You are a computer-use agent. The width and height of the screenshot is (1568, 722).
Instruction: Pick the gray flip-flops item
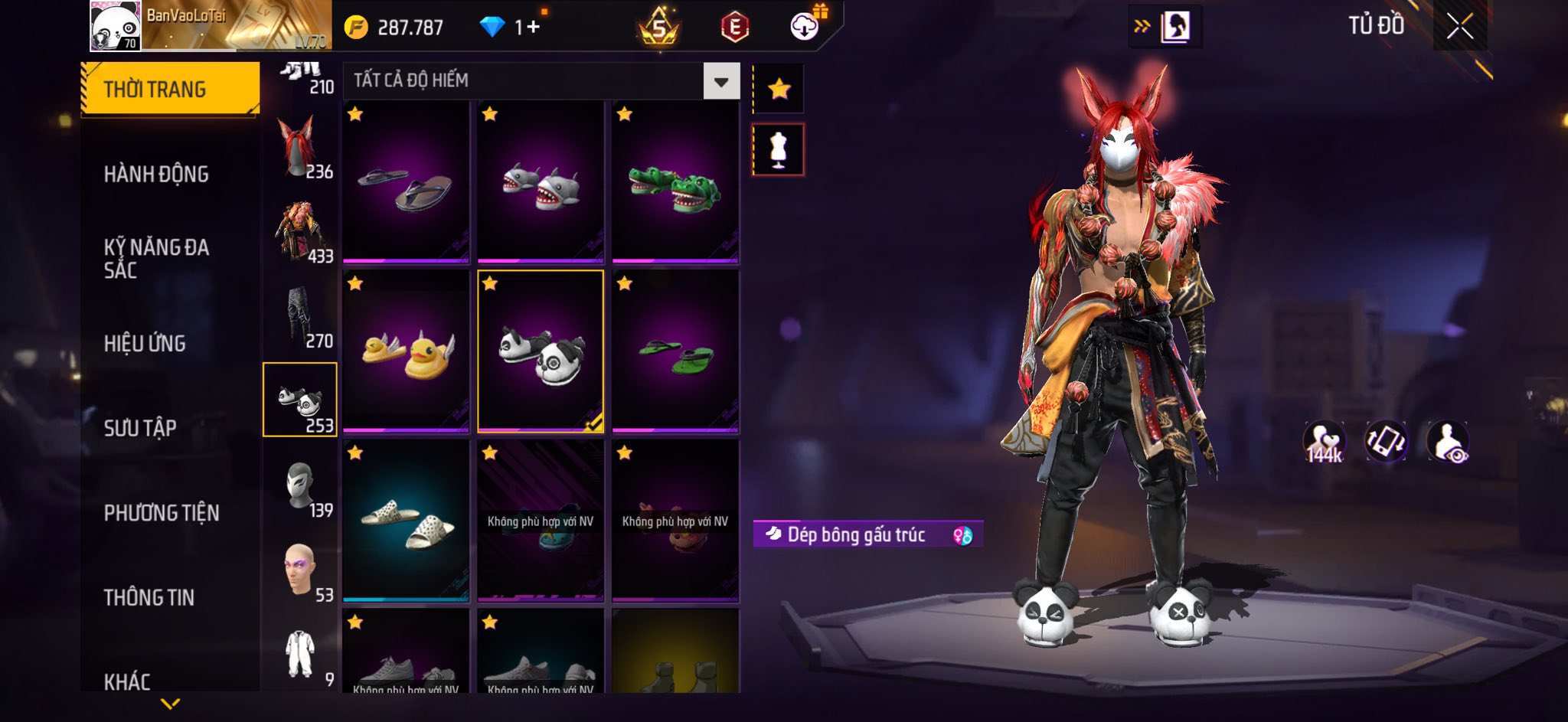406,182
